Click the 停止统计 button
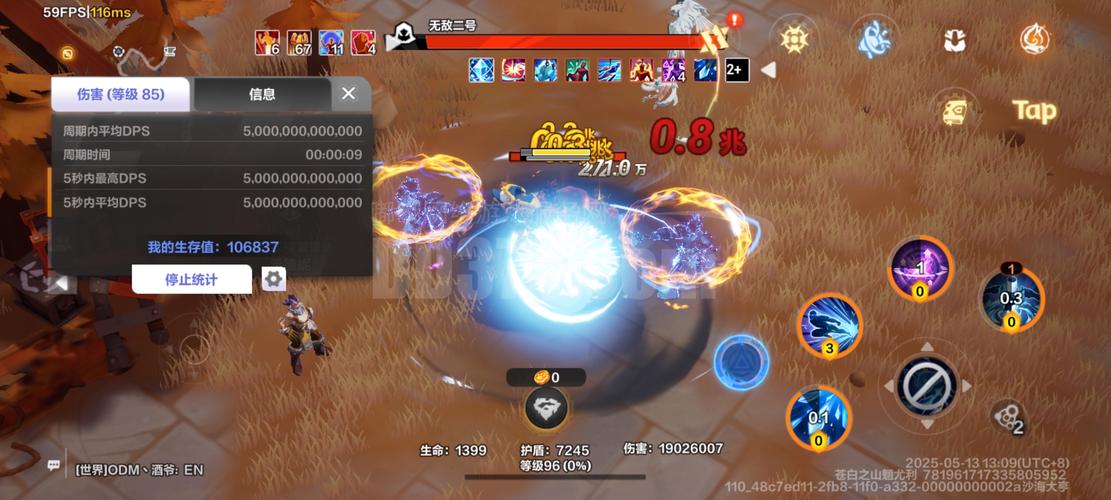 191,279
